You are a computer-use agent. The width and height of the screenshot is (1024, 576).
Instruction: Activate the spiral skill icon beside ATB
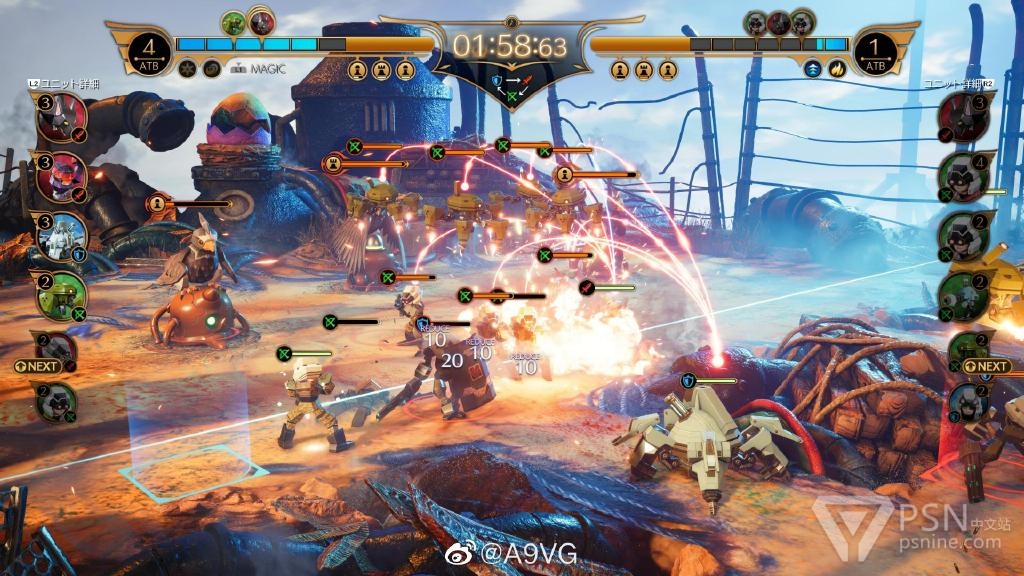[x=211, y=69]
